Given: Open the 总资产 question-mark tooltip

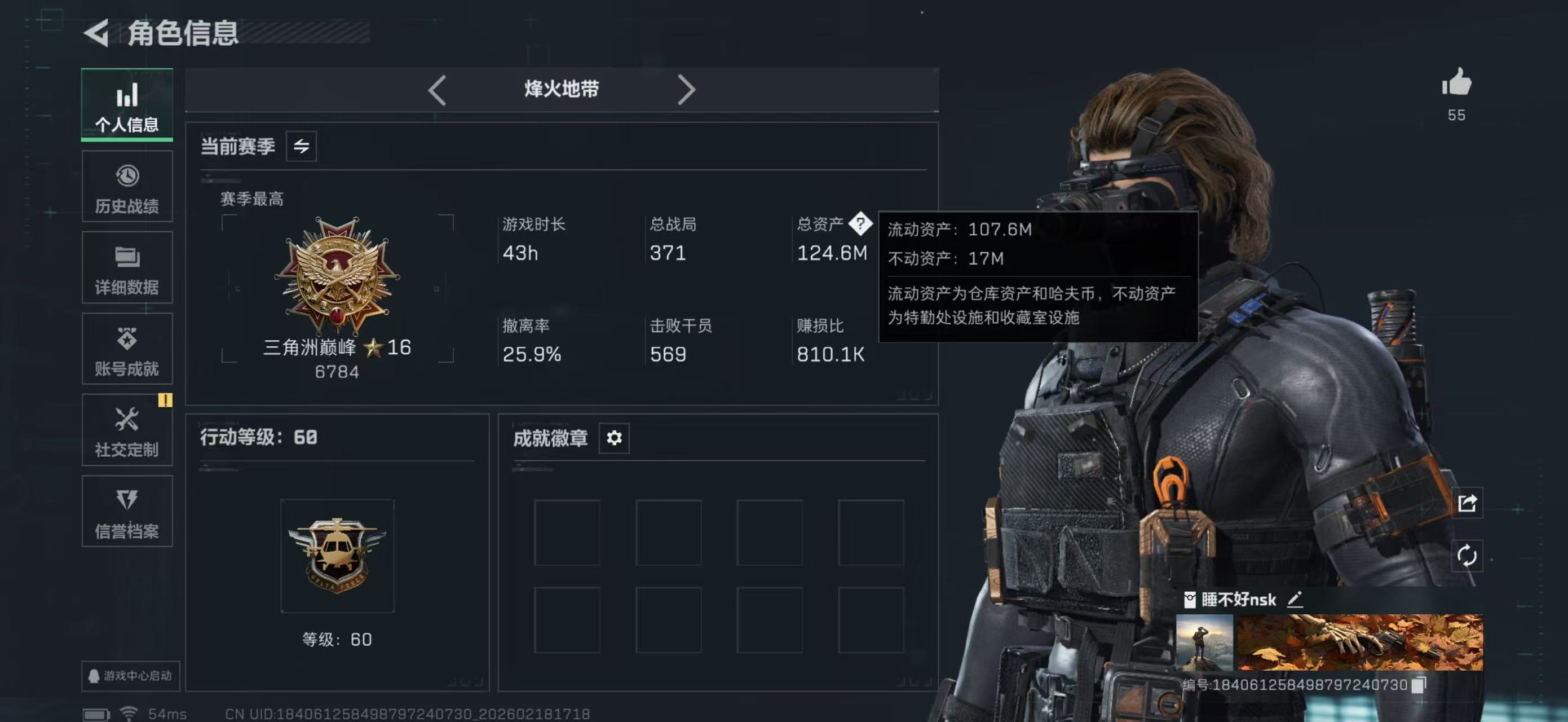Looking at the screenshot, I should (x=860, y=224).
